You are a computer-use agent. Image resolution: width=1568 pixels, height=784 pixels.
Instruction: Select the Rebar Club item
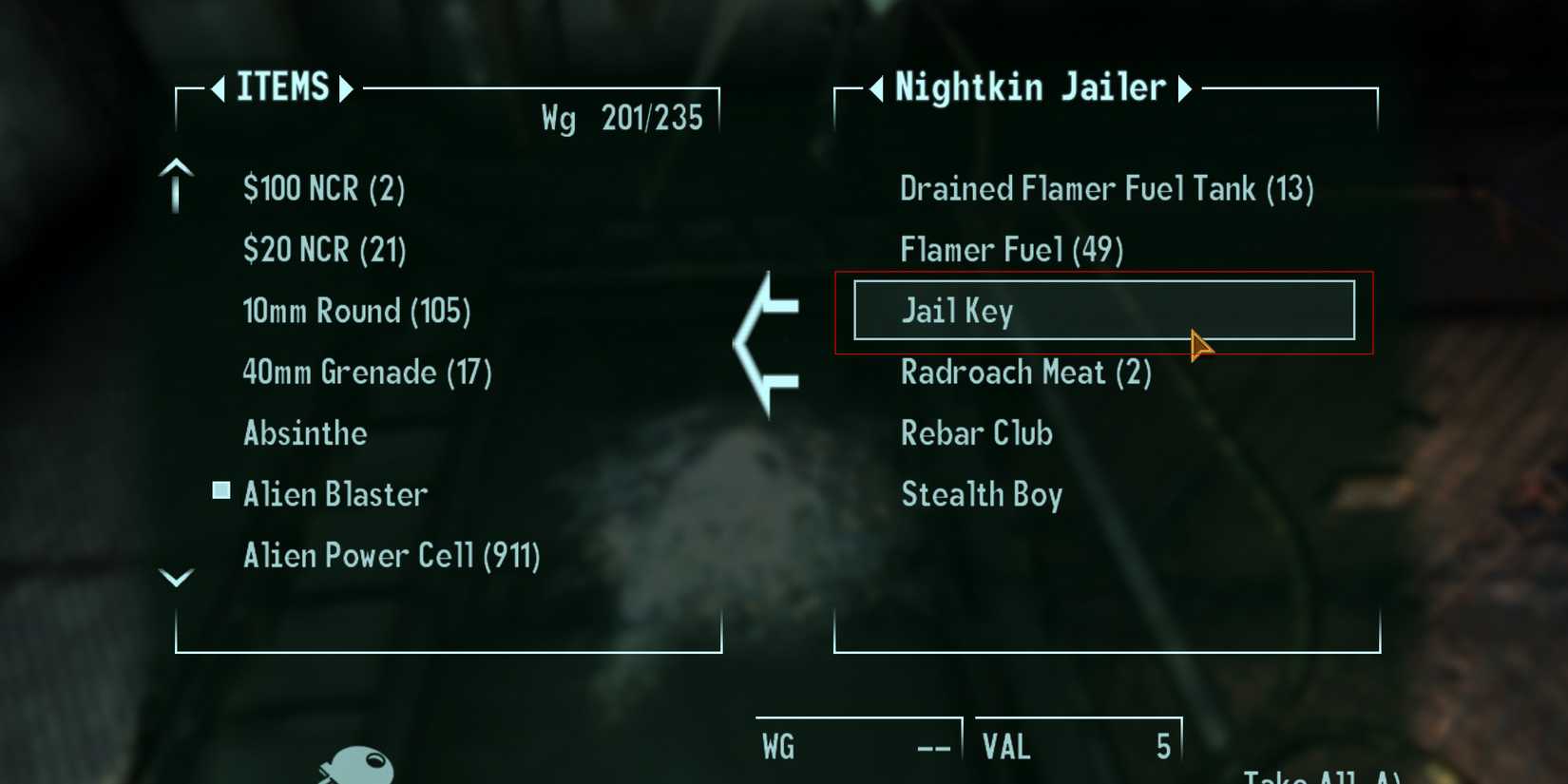click(x=977, y=433)
